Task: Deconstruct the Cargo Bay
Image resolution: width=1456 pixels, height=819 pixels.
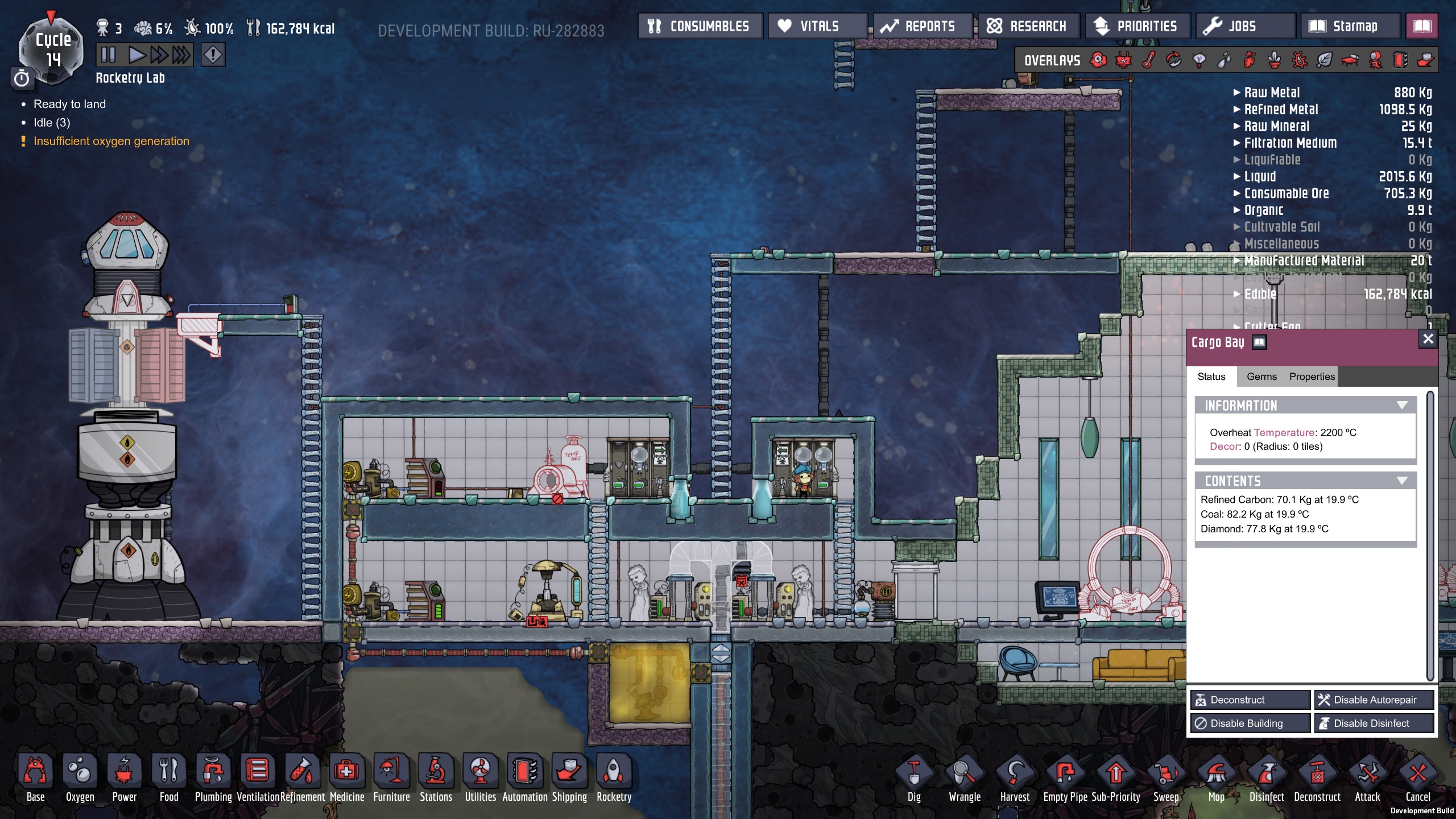Action: point(1250,700)
